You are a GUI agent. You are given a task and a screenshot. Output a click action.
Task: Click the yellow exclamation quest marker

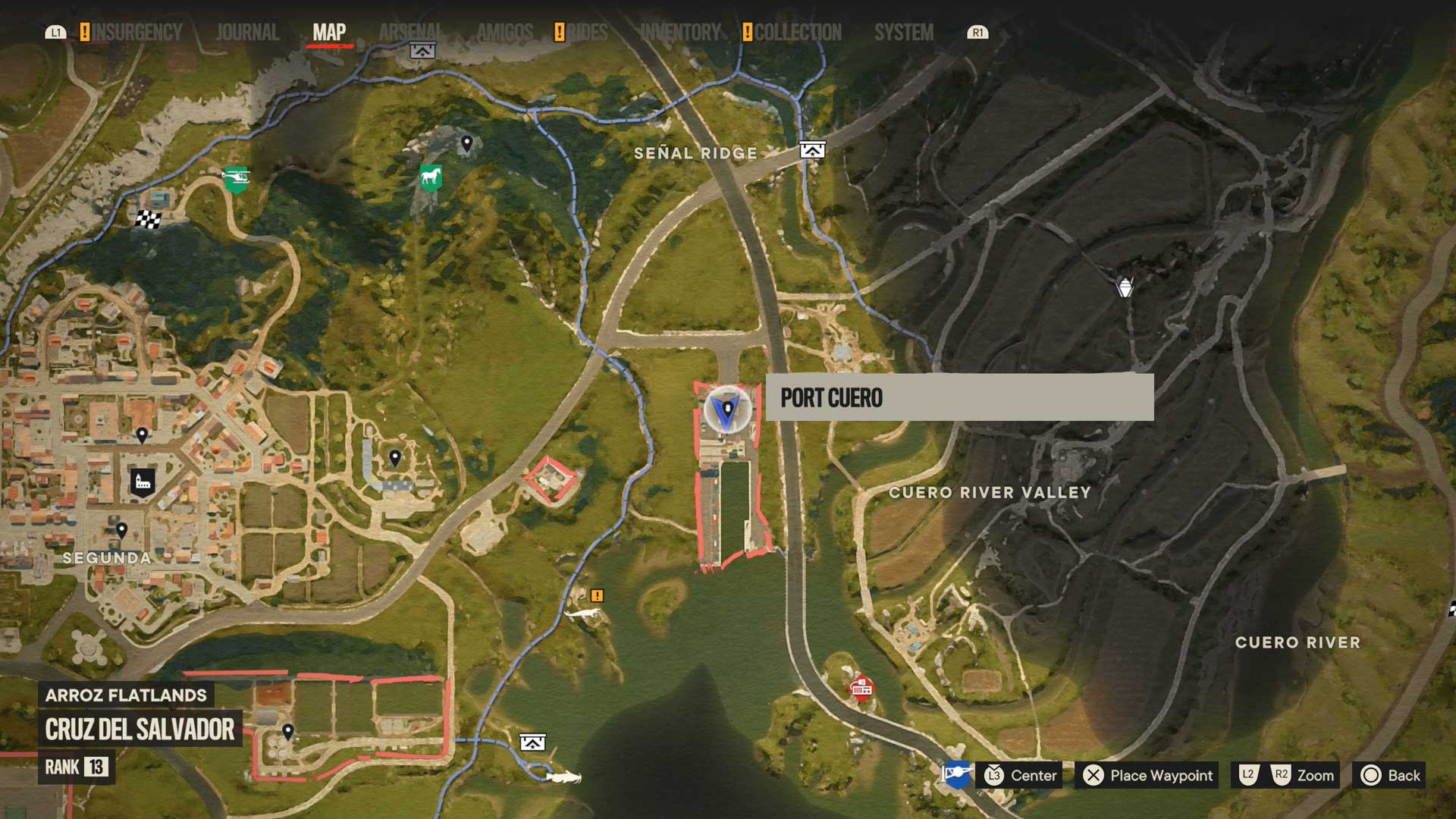click(597, 596)
